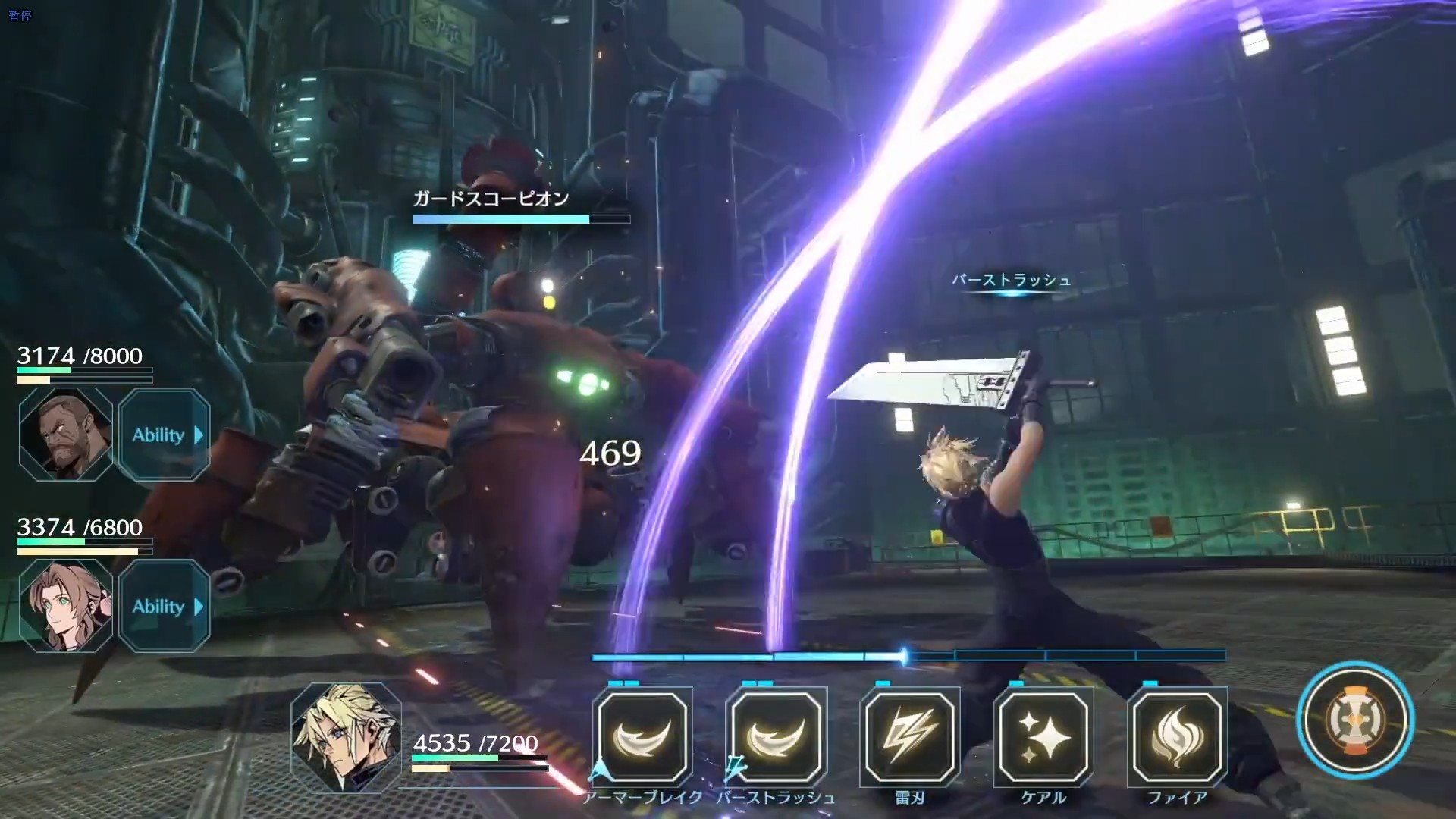Expand Aerith's Ability menu
Screen dimensions: 1456x819
pos(163,607)
